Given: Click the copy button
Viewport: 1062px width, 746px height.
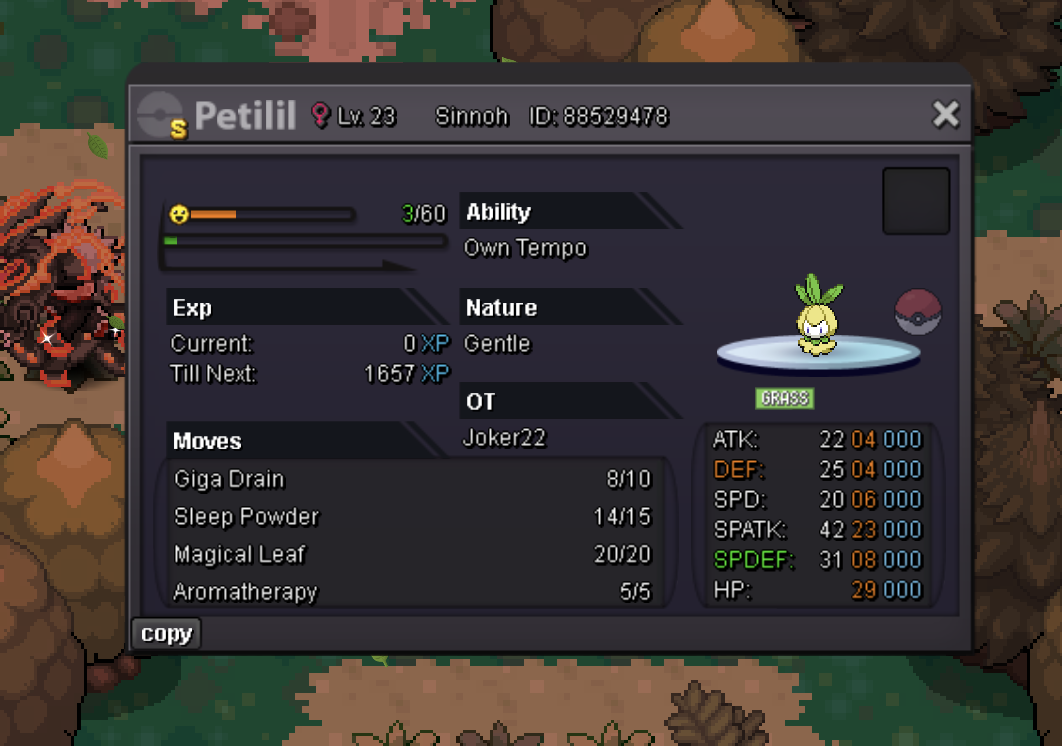Looking at the screenshot, I should pos(166,634).
